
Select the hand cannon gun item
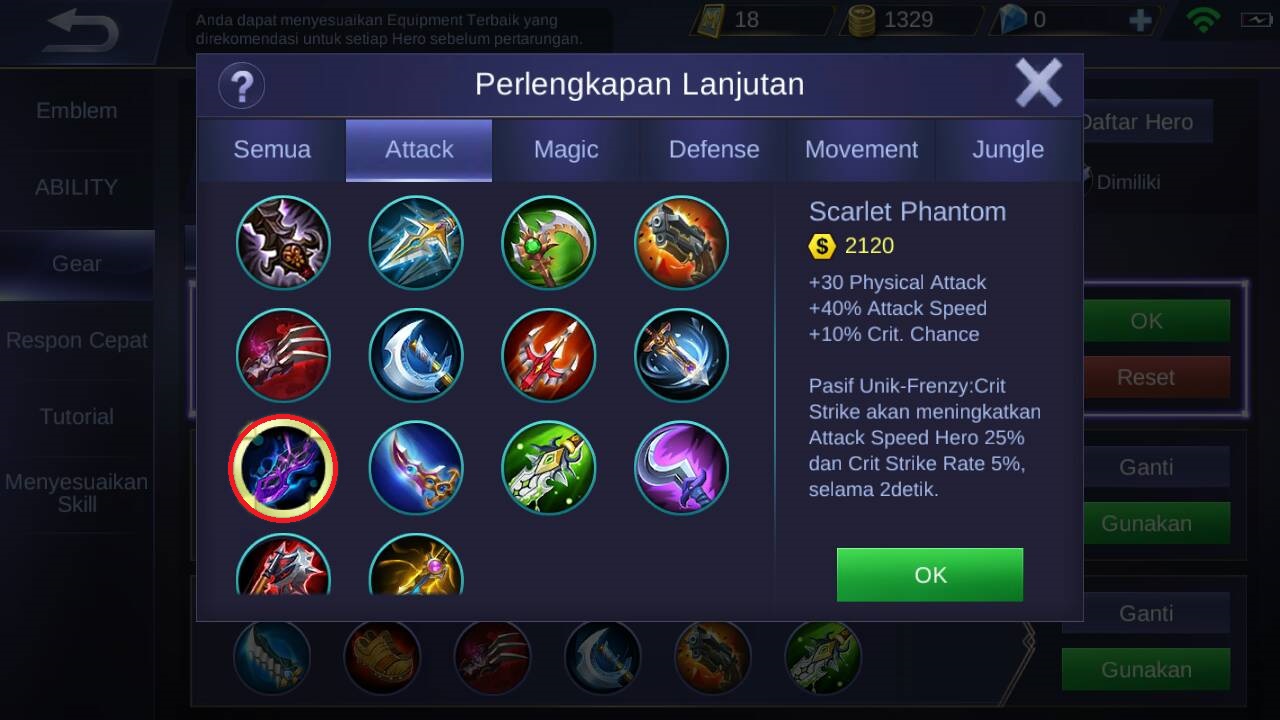coord(682,243)
